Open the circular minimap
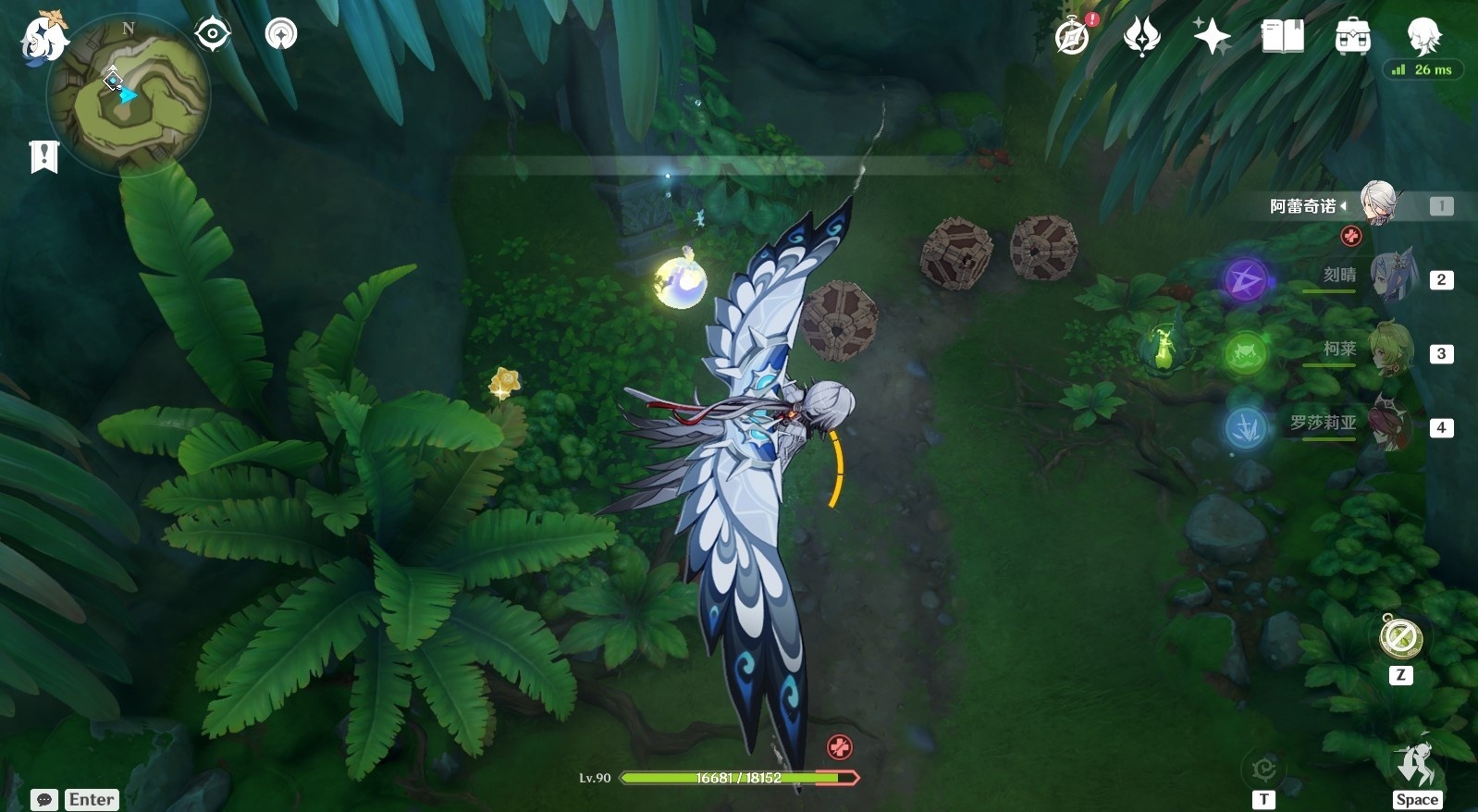The height and width of the screenshot is (812, 1478). [128, 94]
